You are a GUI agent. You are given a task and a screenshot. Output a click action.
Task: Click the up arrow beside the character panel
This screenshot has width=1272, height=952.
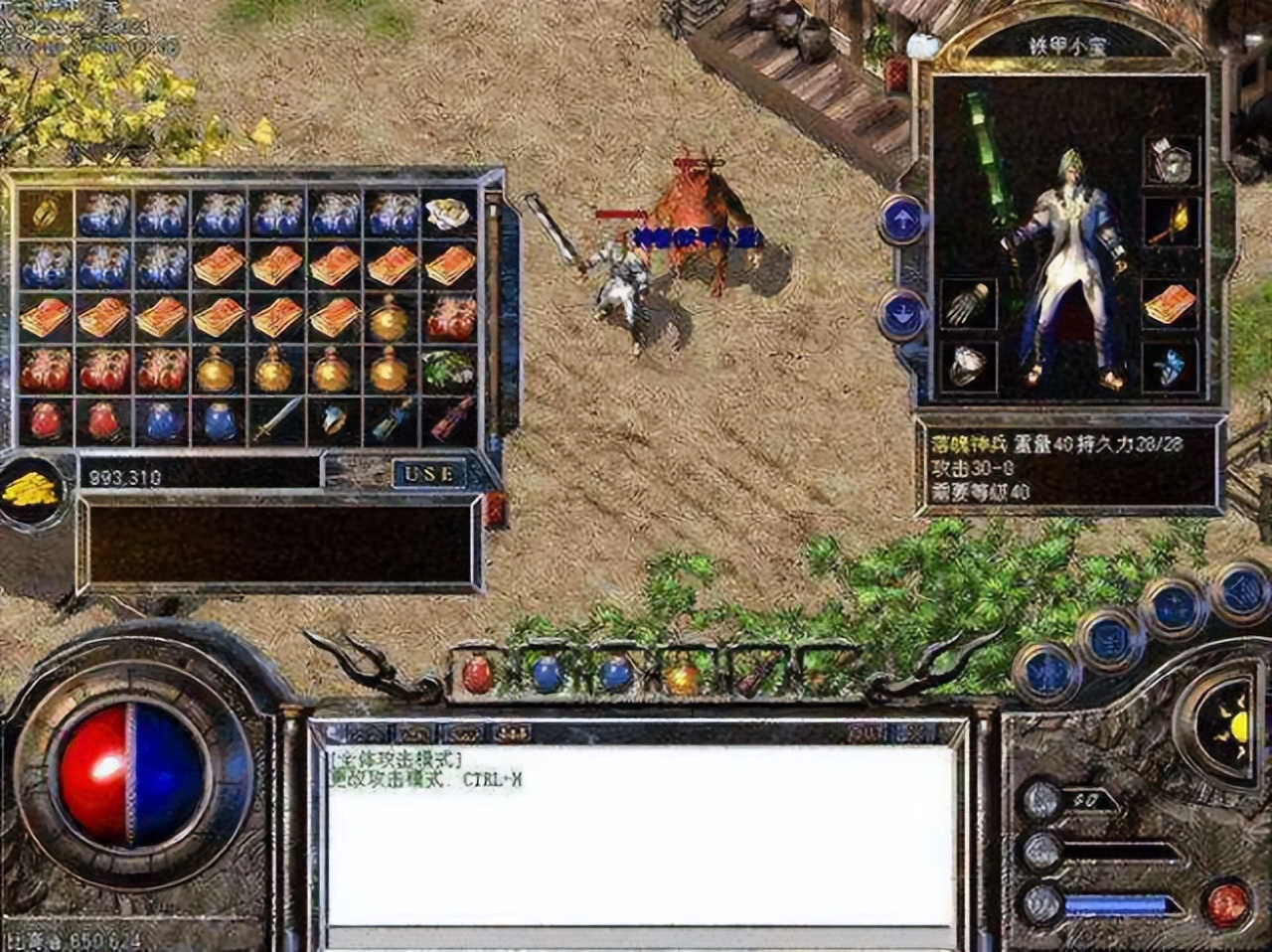pyautogui.click(x=902, y=221)
